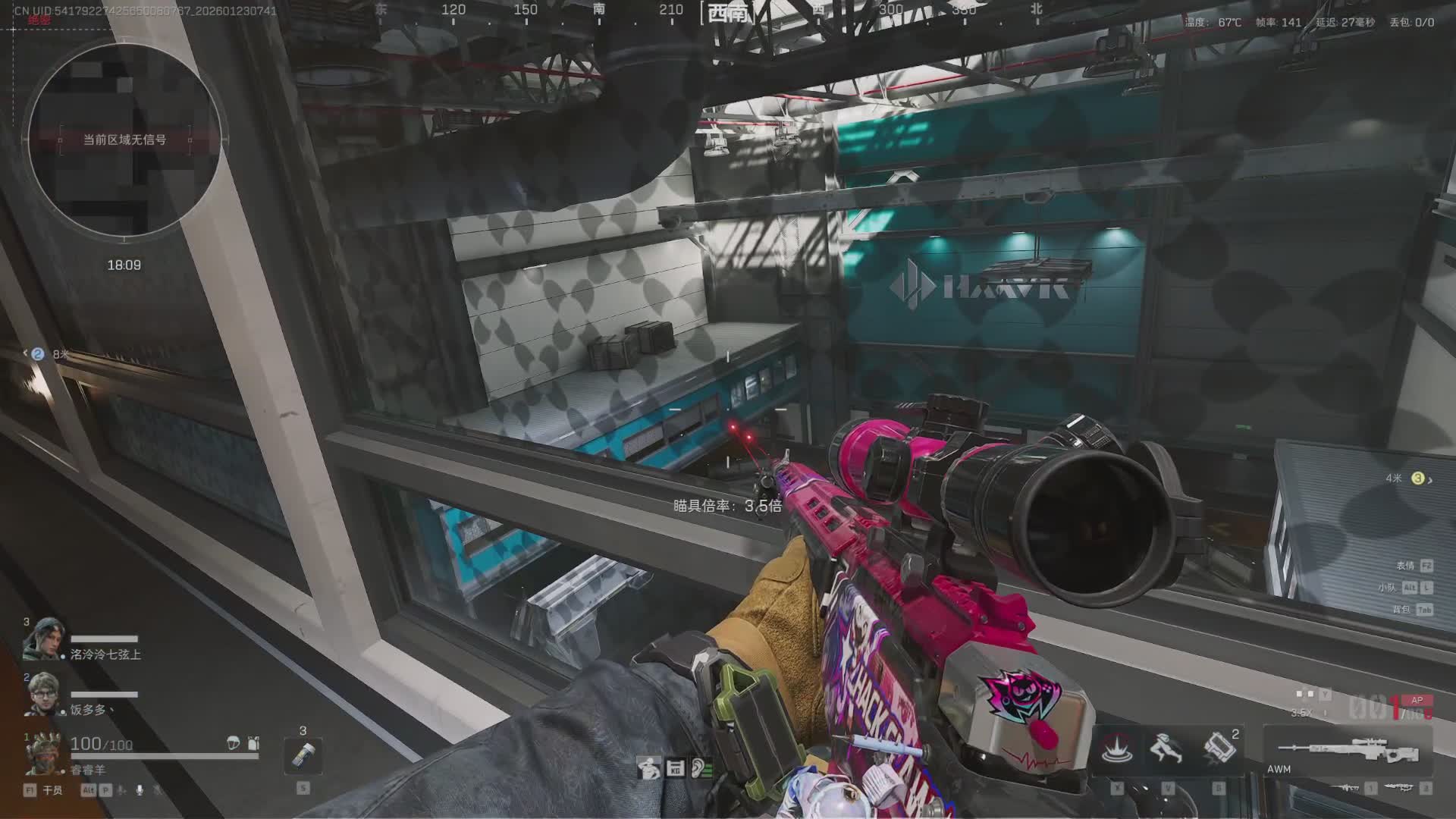
Task: Click the AP ammo type tag
Action: coord(1417,700)
